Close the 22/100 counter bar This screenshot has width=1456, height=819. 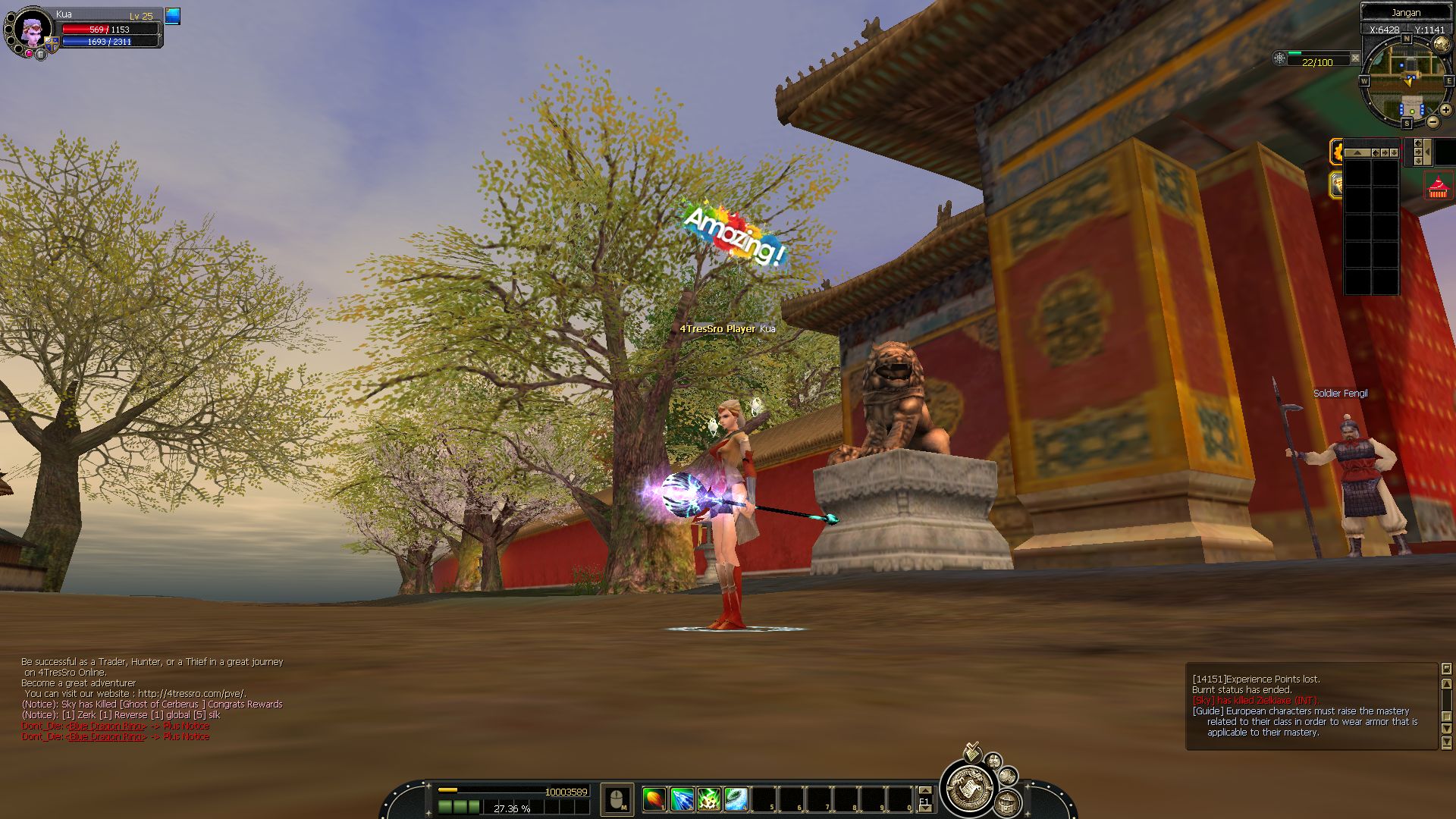(1355, 58)
